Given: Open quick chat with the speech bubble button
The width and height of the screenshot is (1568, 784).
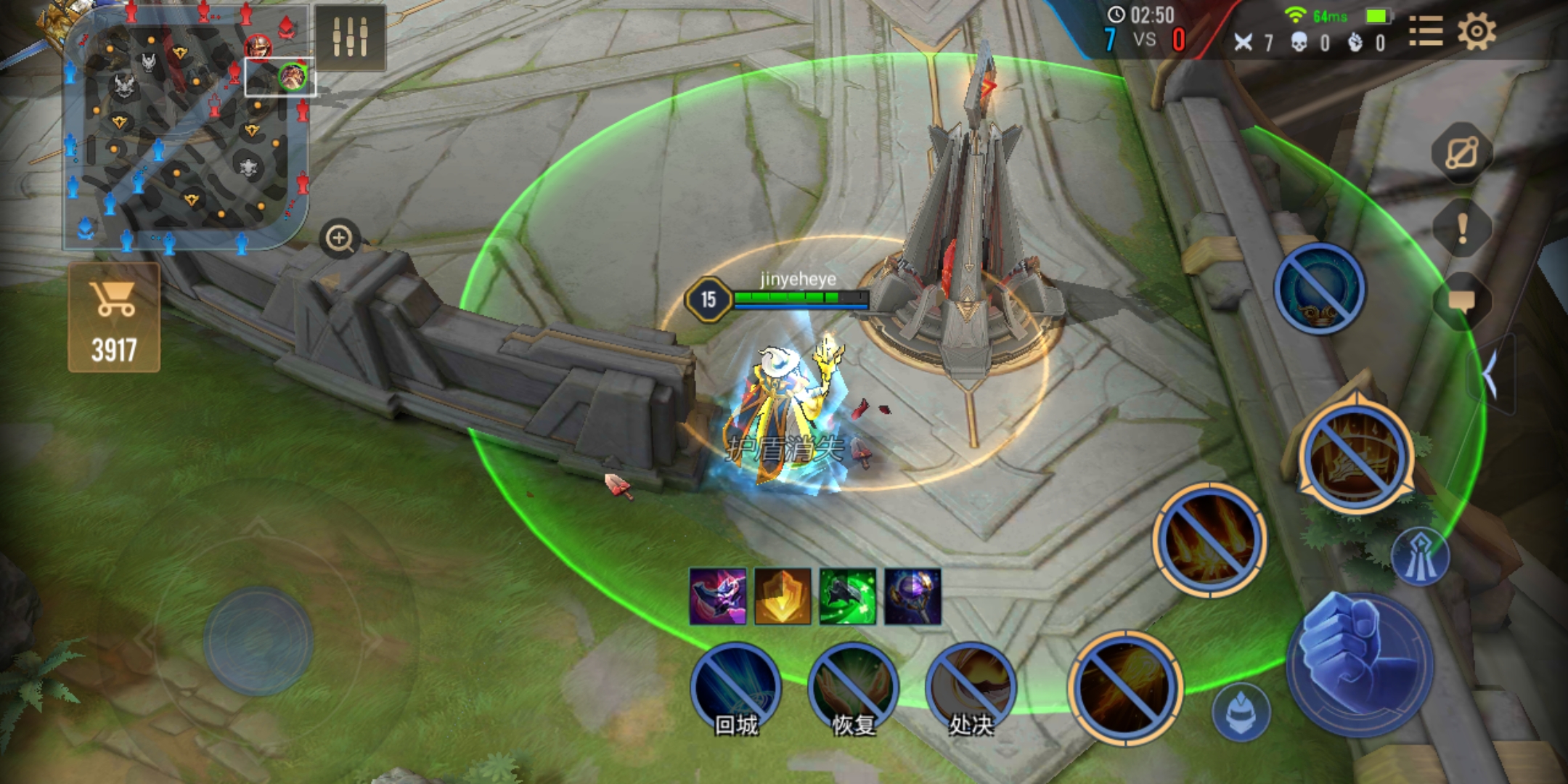Looking at the screenshot, I should [1462, 301].
